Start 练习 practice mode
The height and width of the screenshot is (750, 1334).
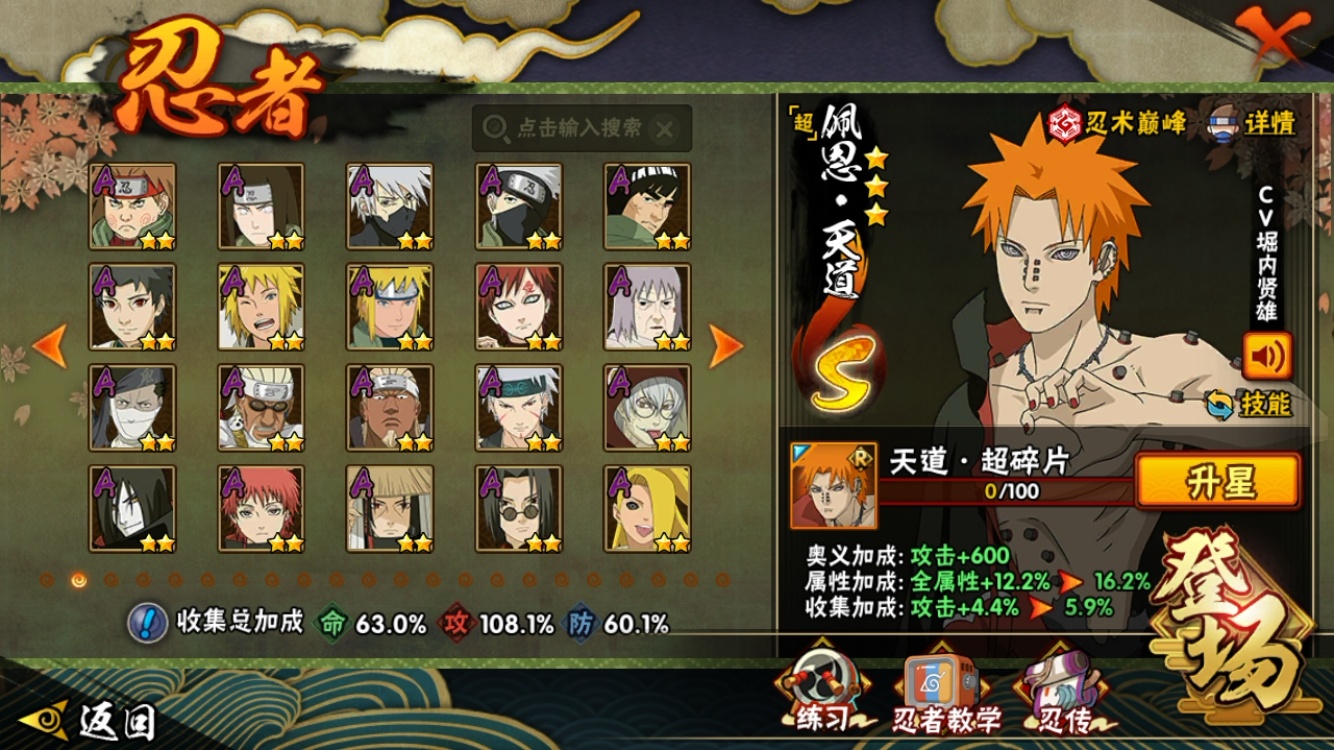click(822, 695)
